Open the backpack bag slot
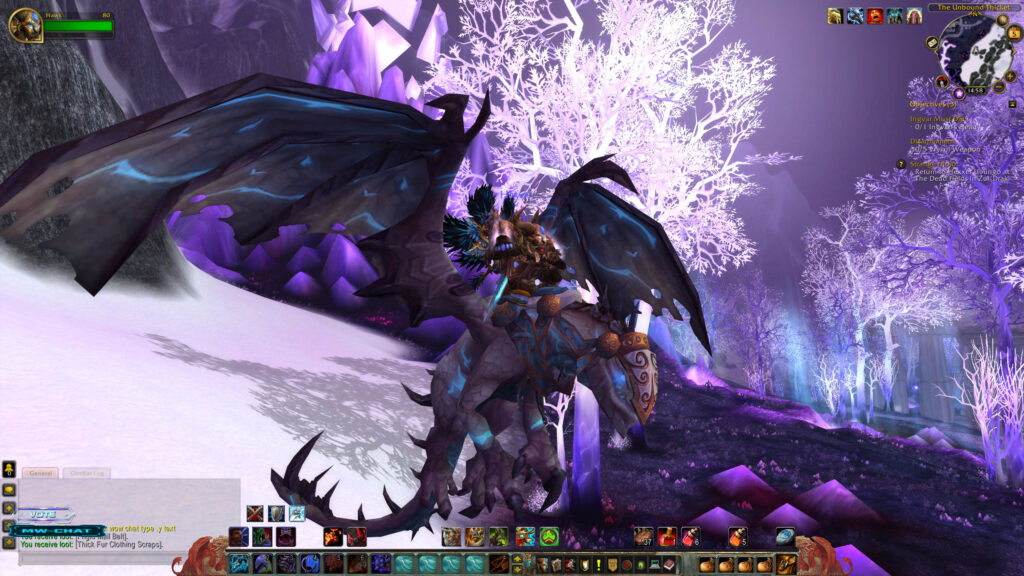 pos(787,564)
